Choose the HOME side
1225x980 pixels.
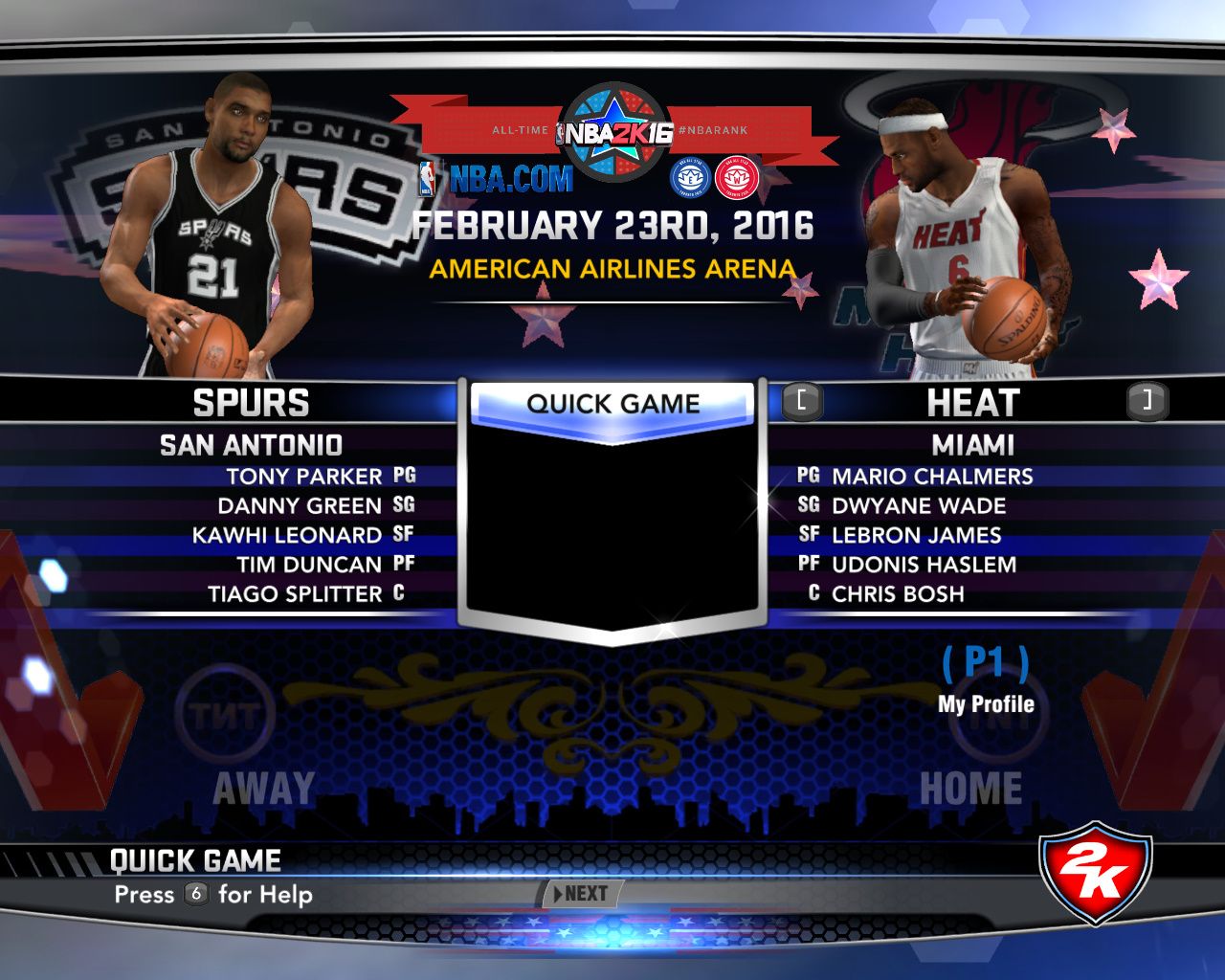pyautogui.click(x=970, y=789)
